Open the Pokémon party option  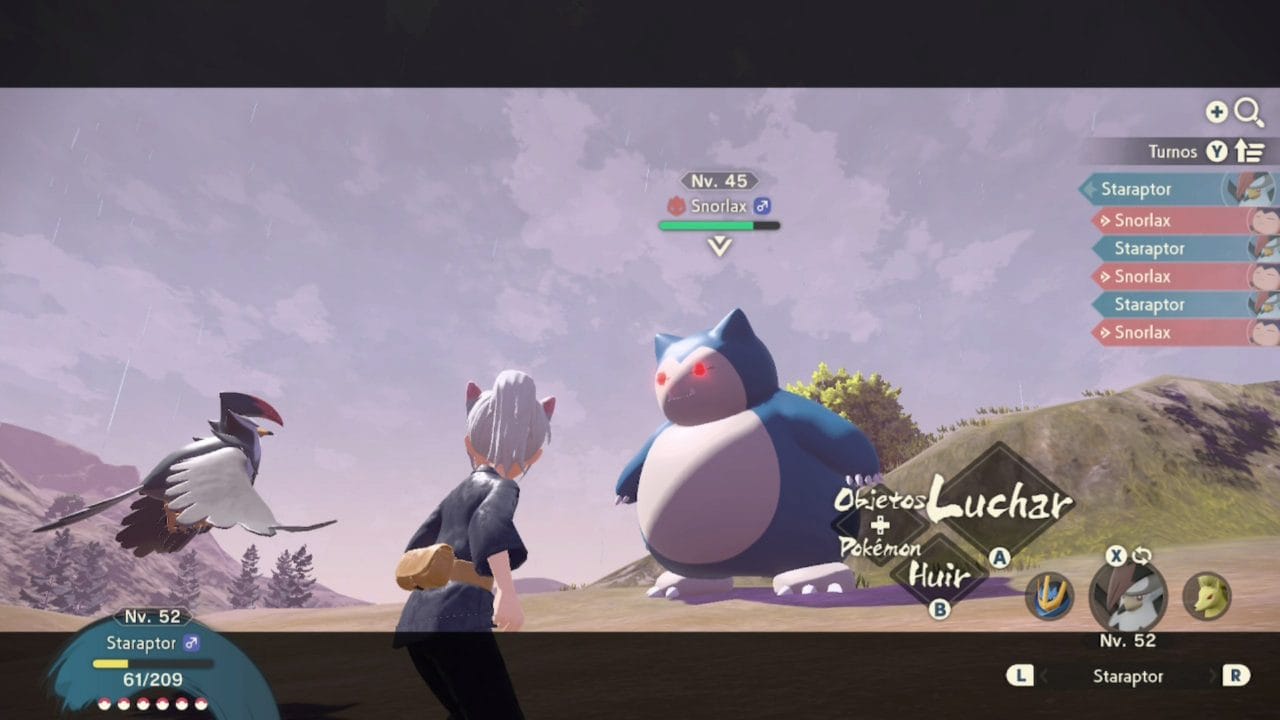tap(878, 549)
